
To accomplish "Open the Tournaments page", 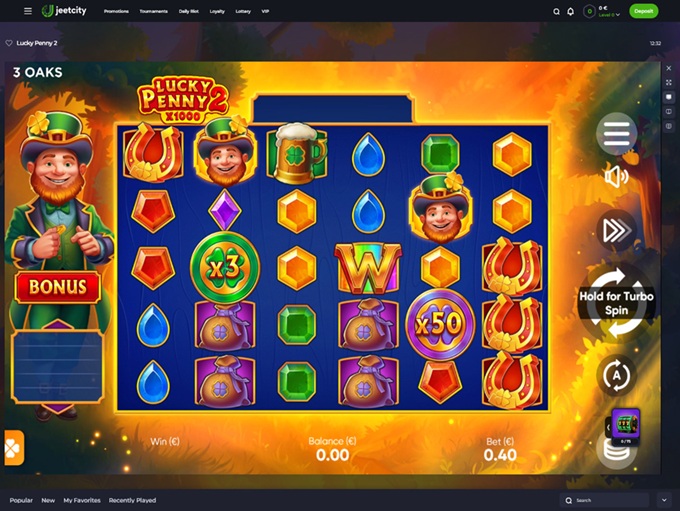I will pyautogui.click(x=153, y=11).
